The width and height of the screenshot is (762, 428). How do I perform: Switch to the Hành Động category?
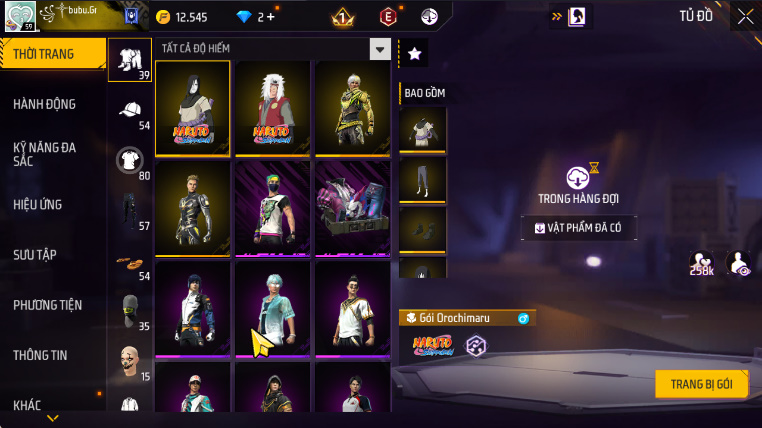tap(45, 104)
